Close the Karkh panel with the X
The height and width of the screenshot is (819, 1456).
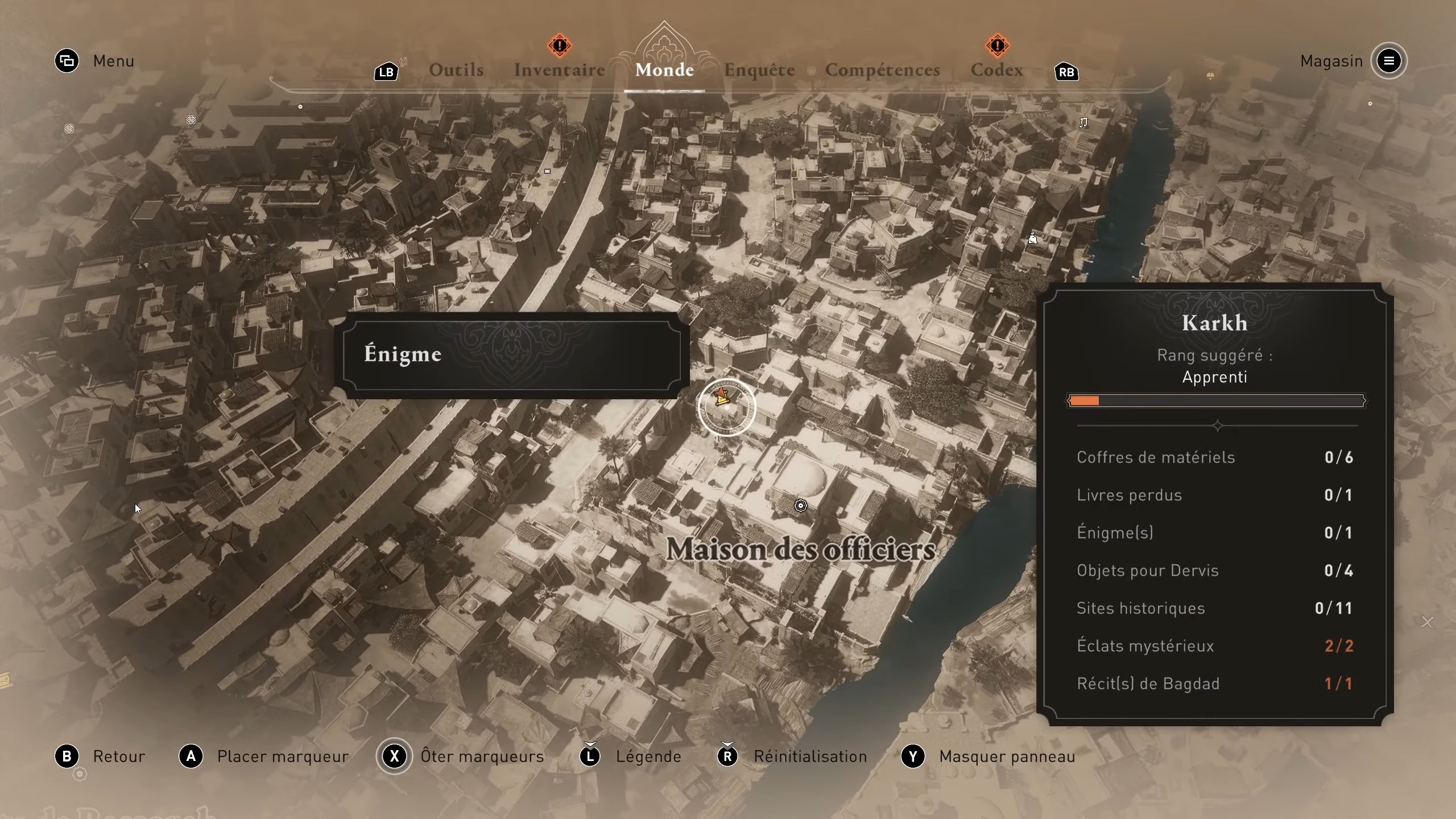[x=1427, y=622]
